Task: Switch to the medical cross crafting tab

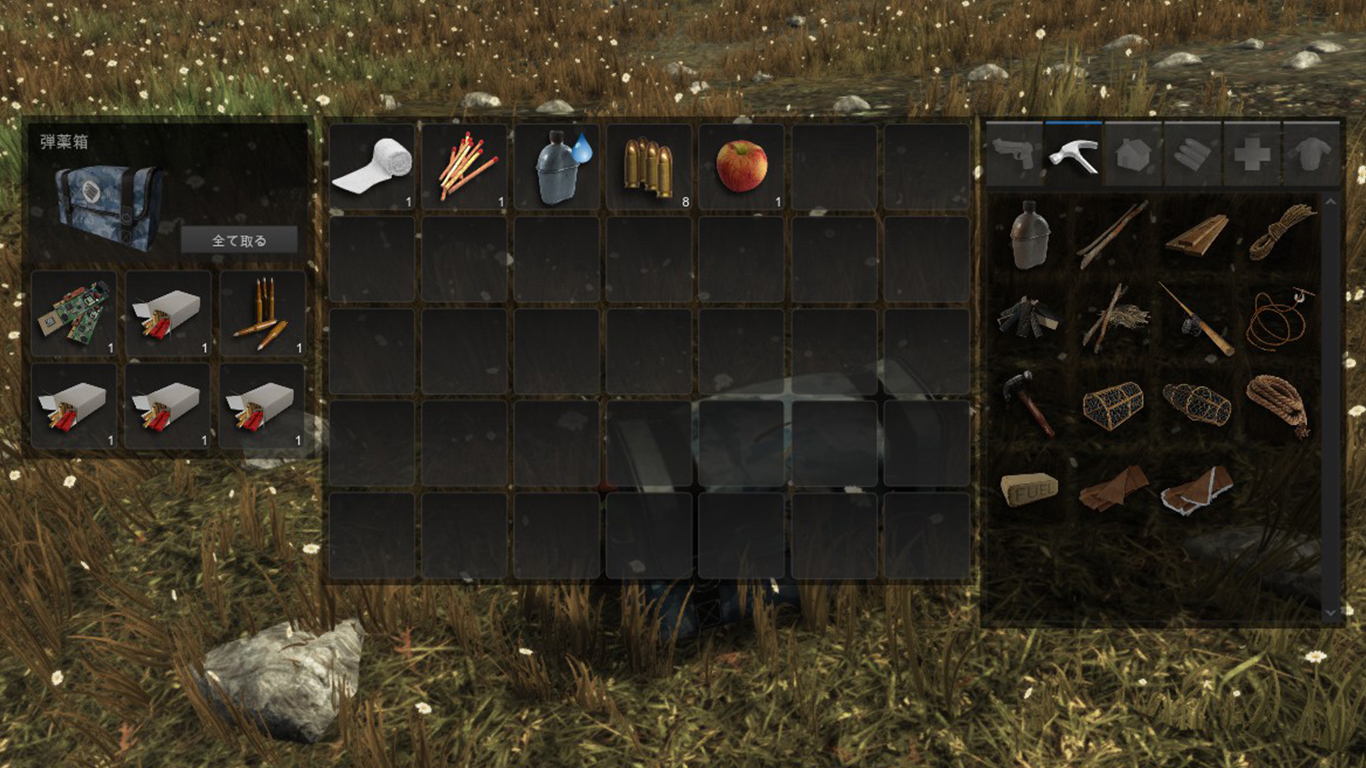Action: [1252, 154]
